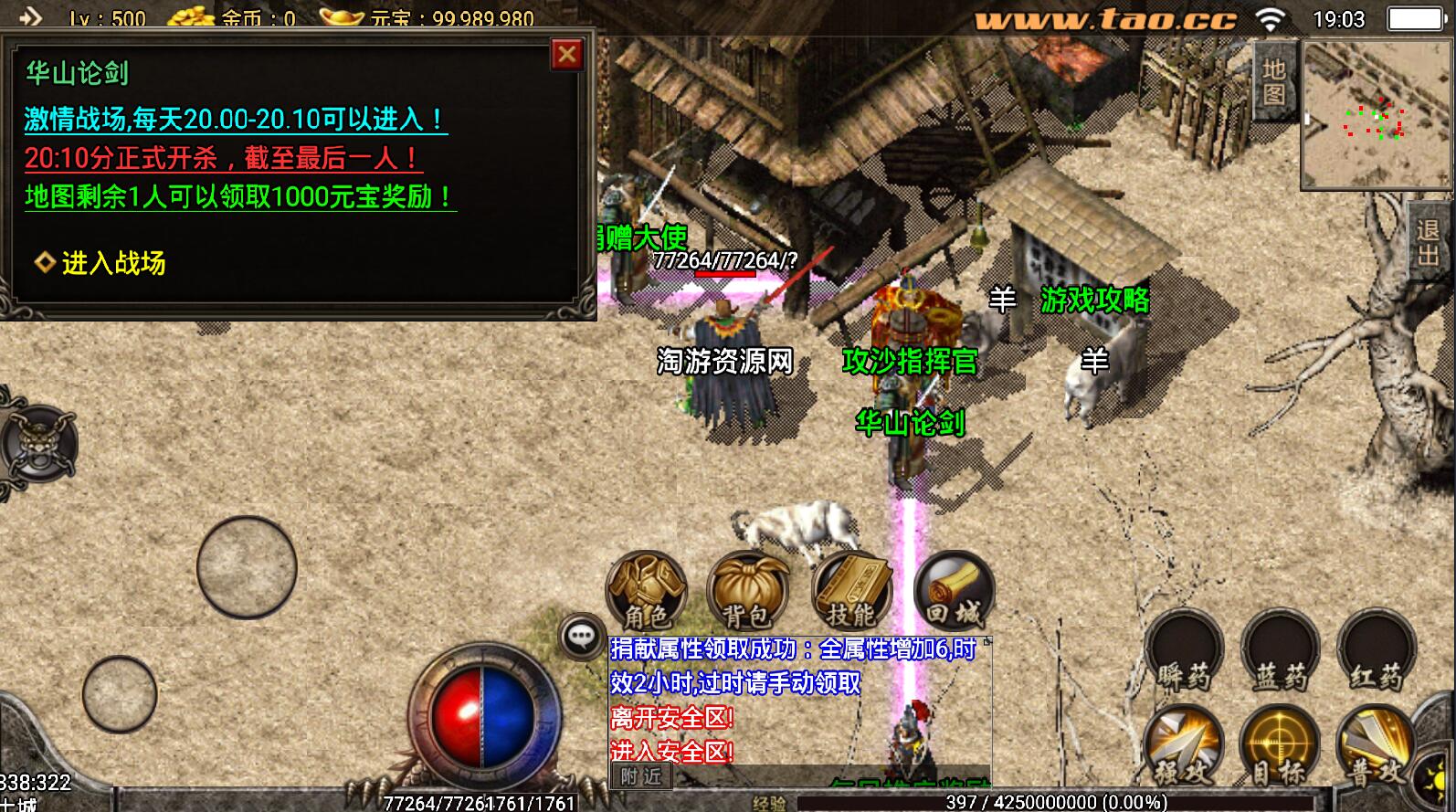
Task: Use the 蓝药 mana potion slot
Action: (x=1280, y=652)
